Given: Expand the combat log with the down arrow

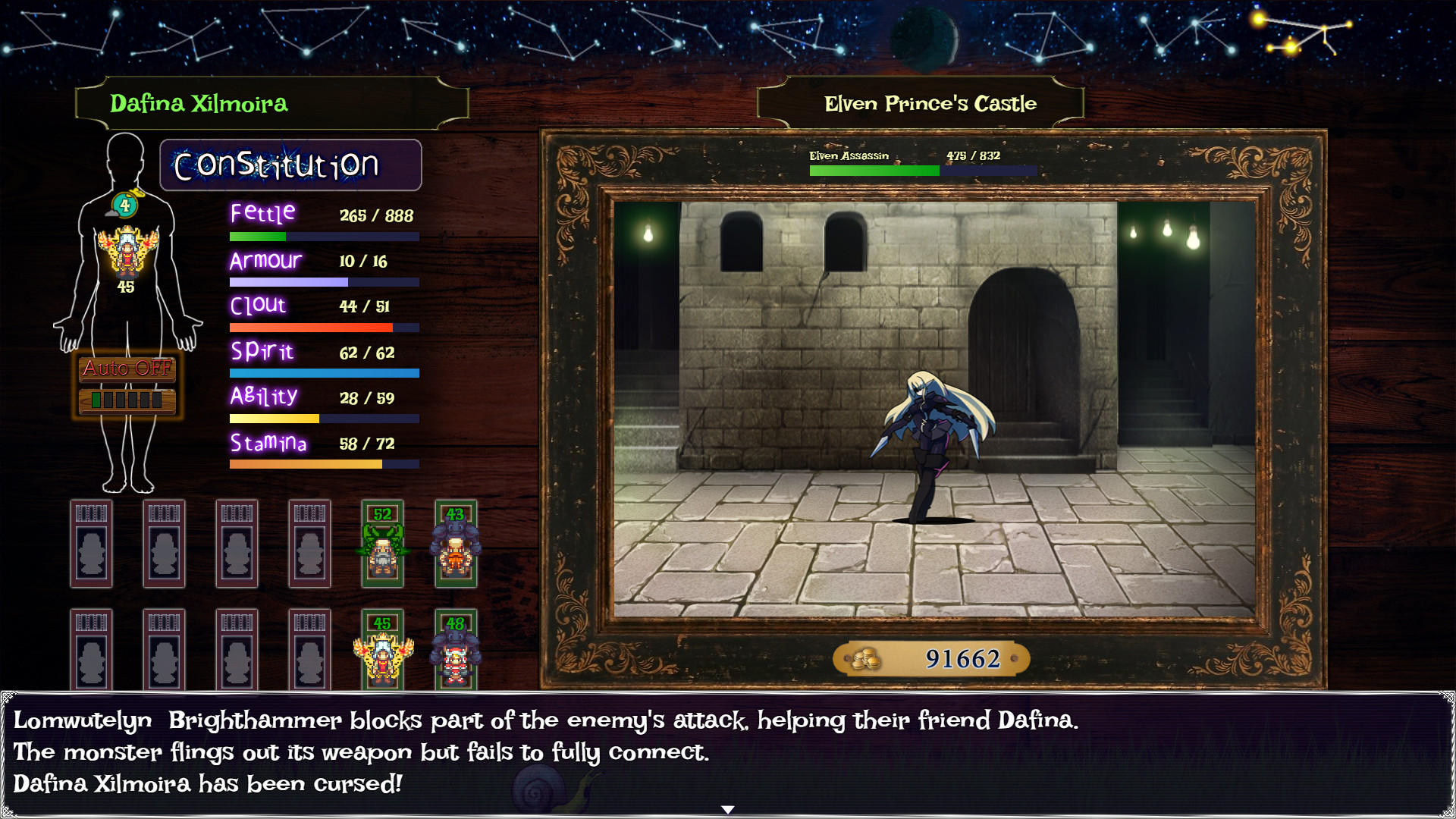Looking at the screenshot, I should (728, 809).
